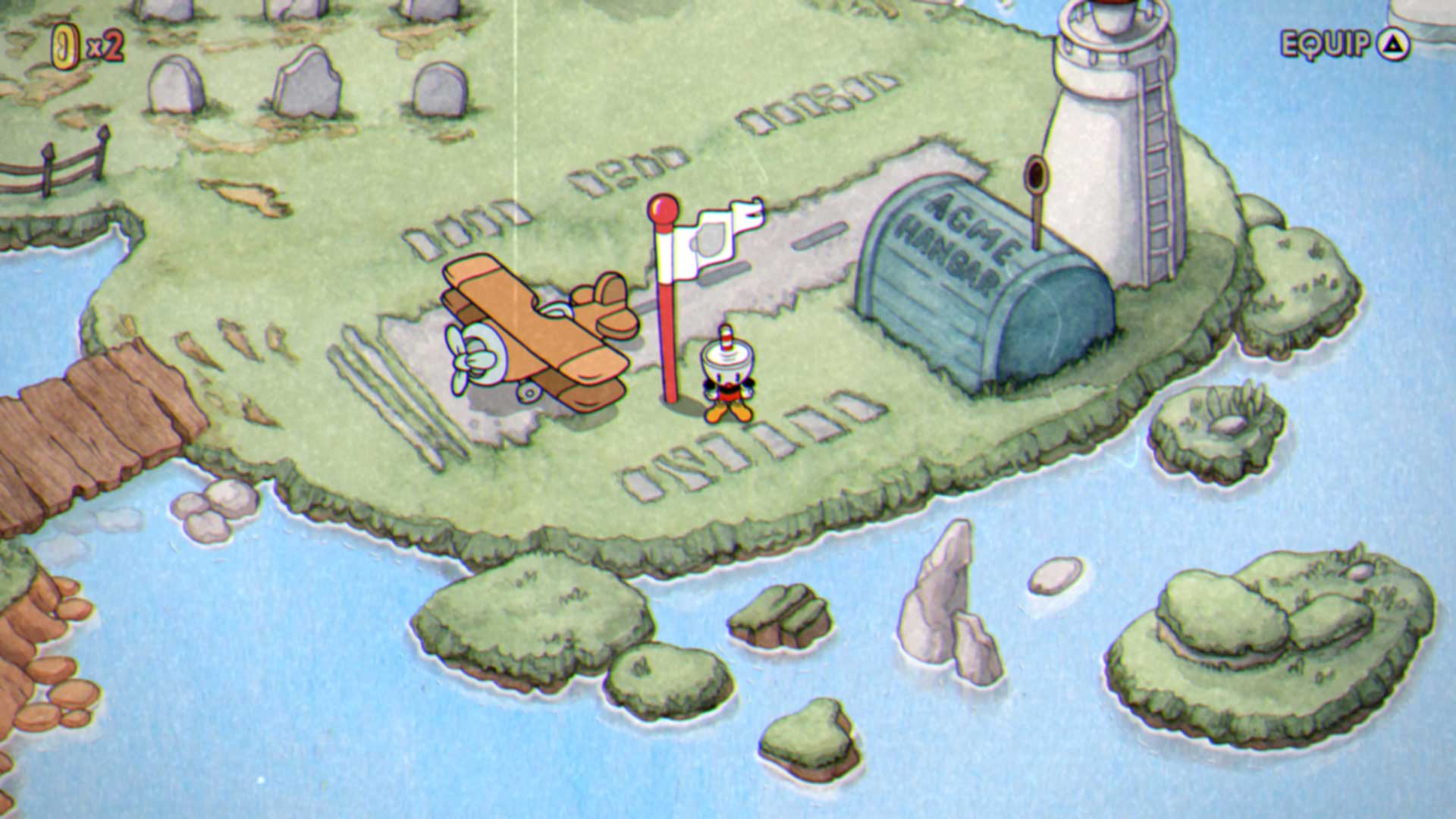
Task: Select the EQUIP label text
Action: pos(1323,43)
